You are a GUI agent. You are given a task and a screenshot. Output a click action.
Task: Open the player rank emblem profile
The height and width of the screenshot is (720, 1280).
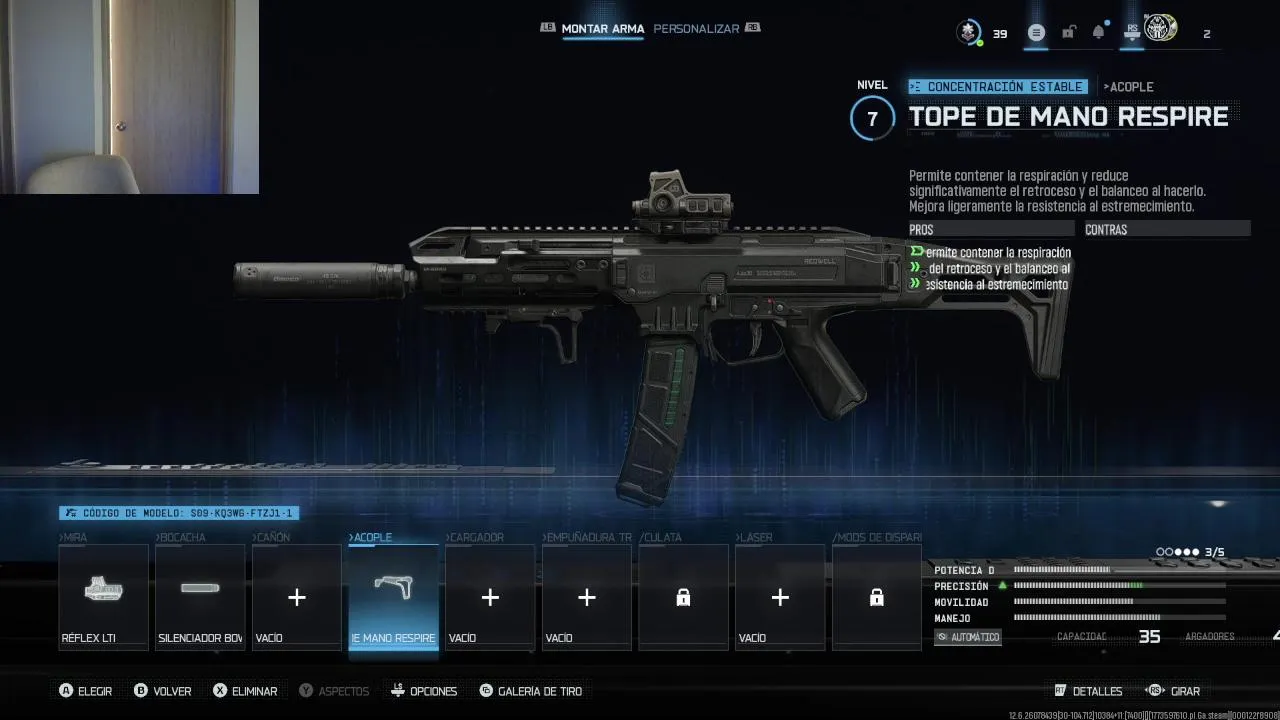click(x=968, y=32)
